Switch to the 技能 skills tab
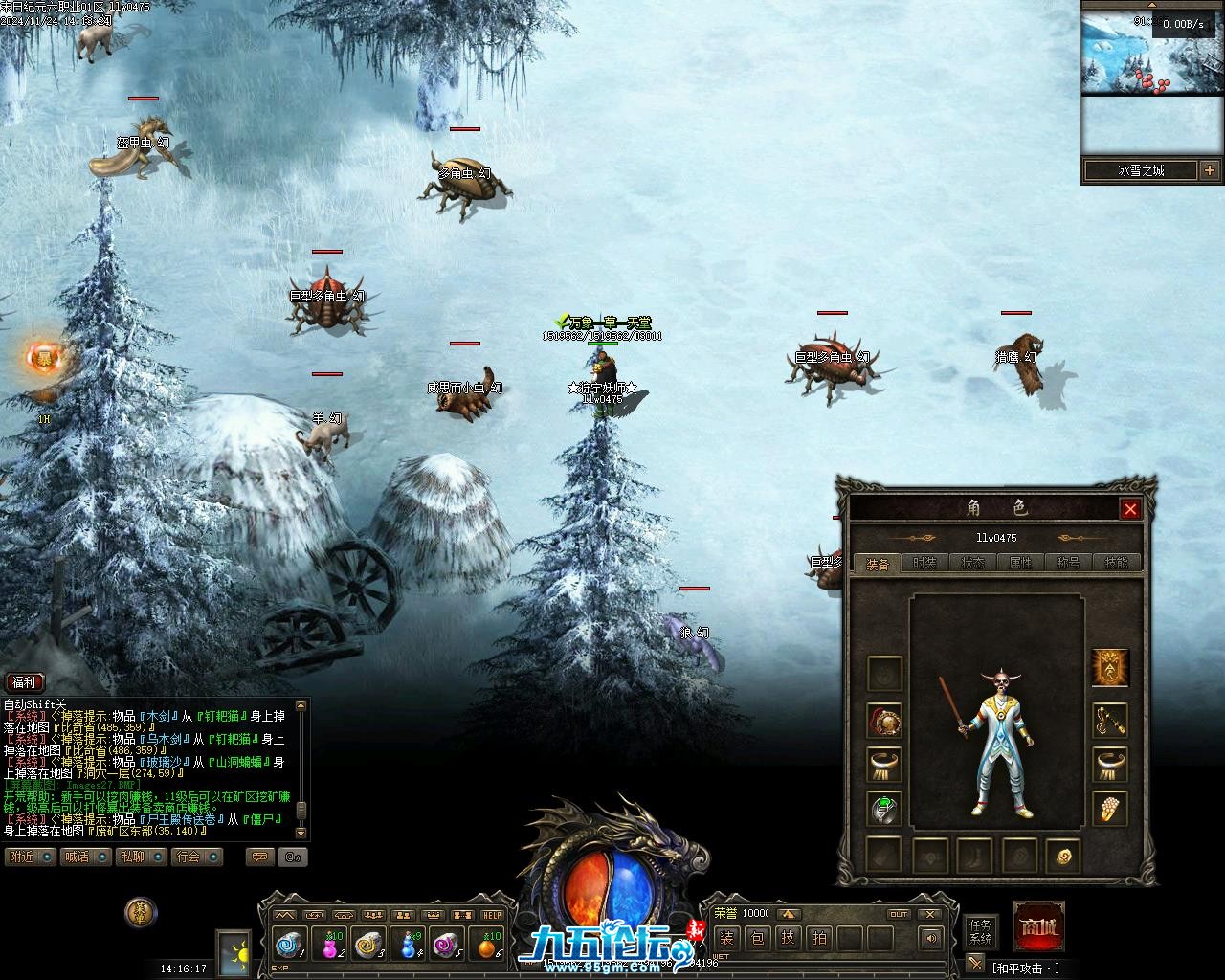The image size is (1225, 980). tap(1116, 563)
